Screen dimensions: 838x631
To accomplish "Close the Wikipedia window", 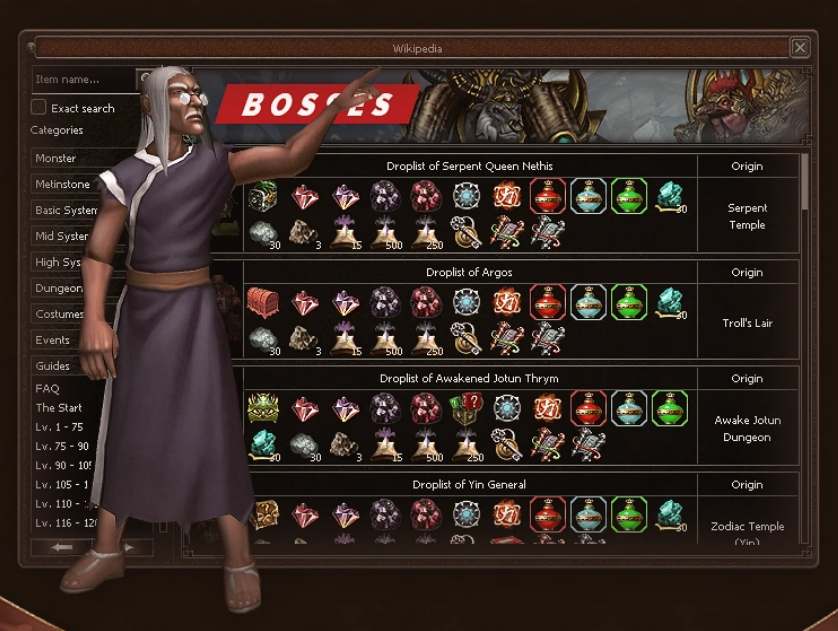I will coord(799,47).
